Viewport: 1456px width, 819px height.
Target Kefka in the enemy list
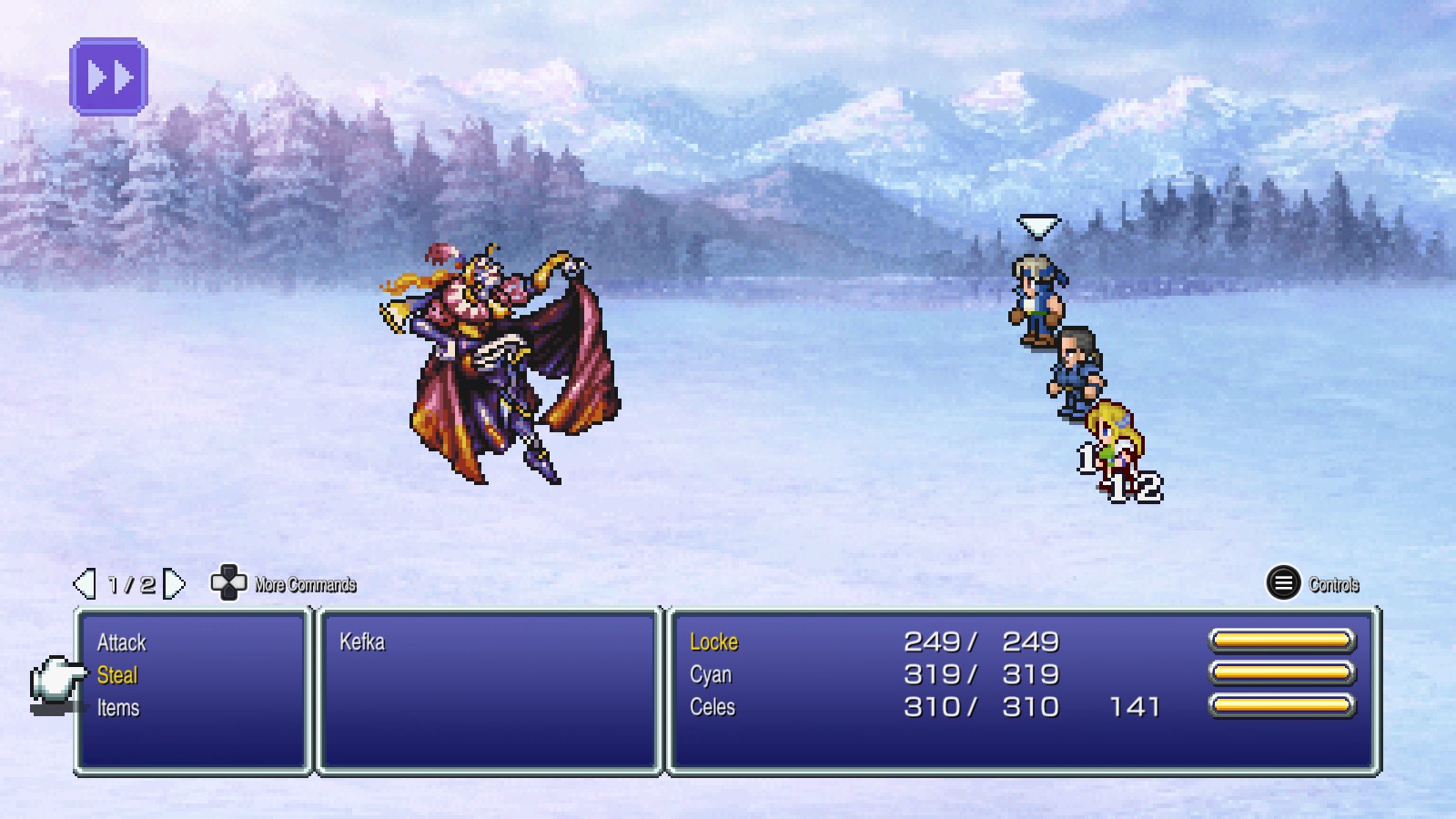362,642
